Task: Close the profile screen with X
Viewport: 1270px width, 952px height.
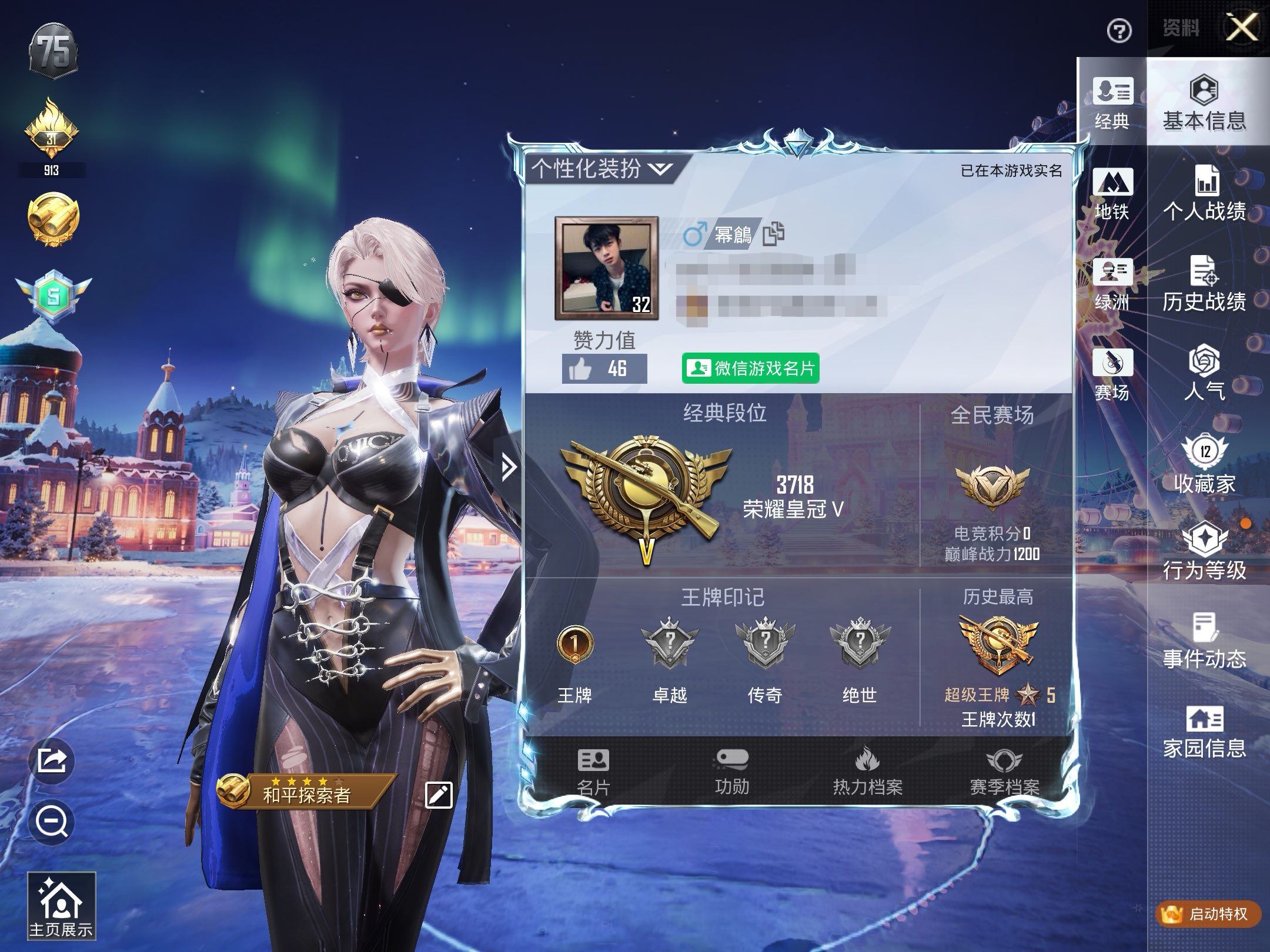Action: 1242,27
